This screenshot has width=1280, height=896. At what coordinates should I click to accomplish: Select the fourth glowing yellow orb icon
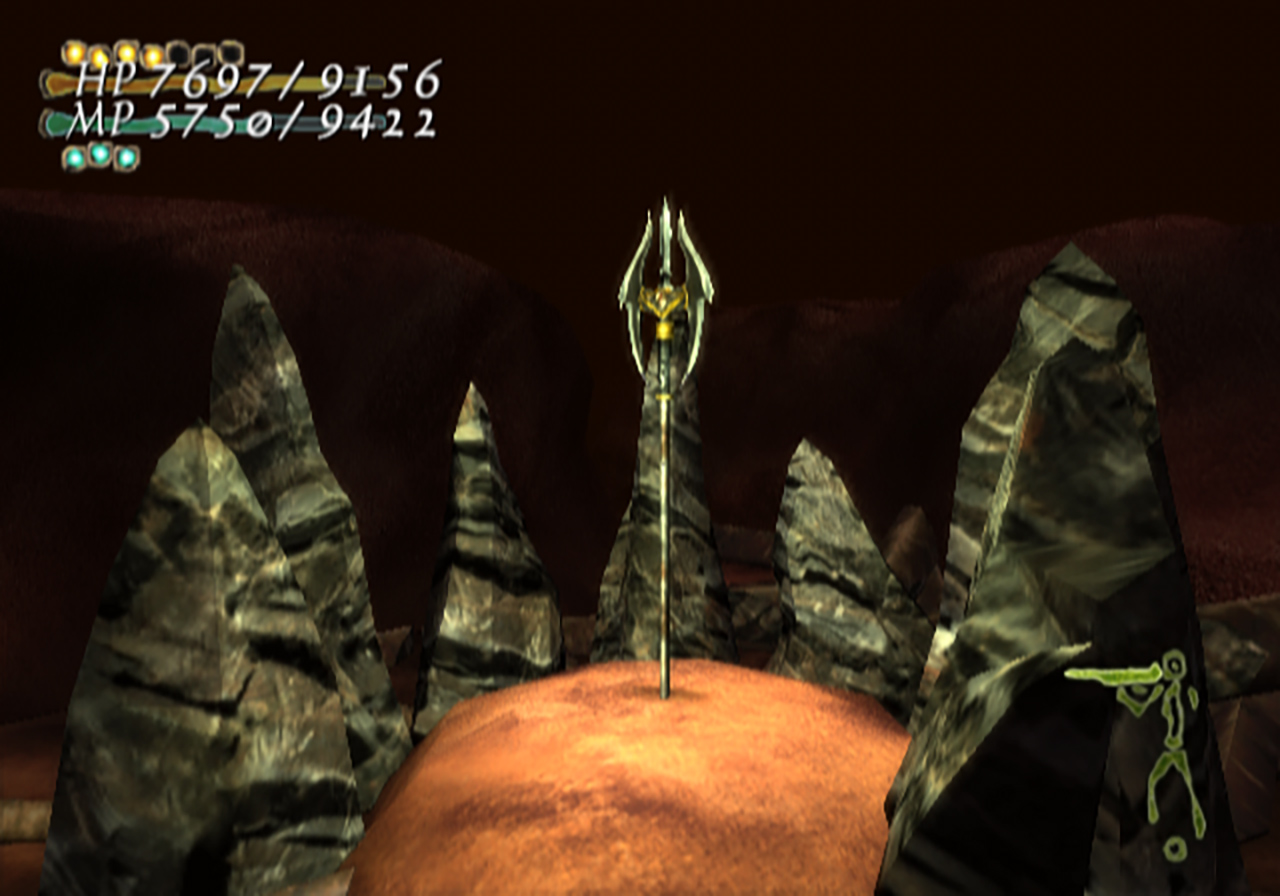click(153, 52)
